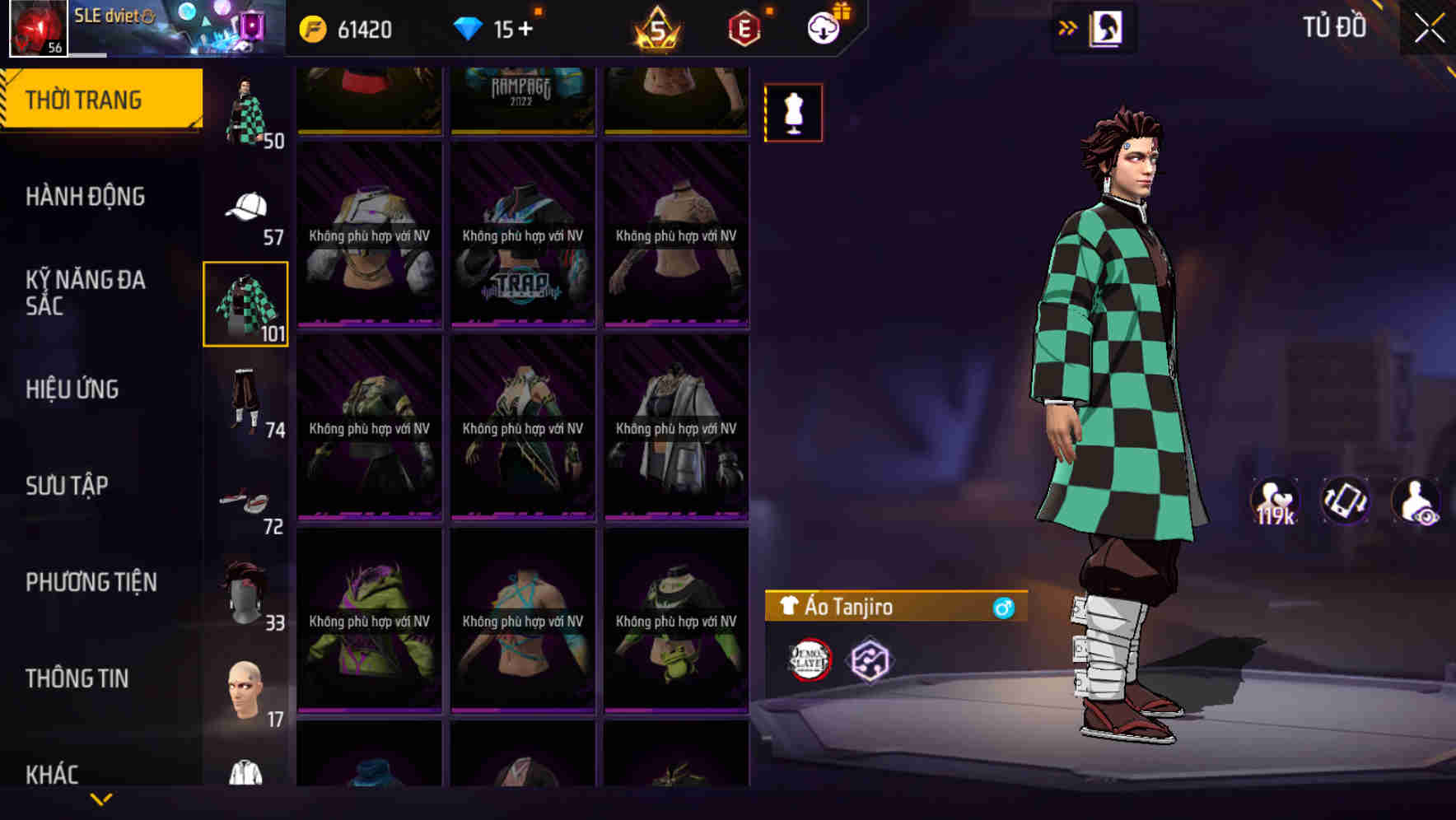
Task: Click the double-arrow expander near TỦ ĐỒ
Action: click(x=1069, y=26)
